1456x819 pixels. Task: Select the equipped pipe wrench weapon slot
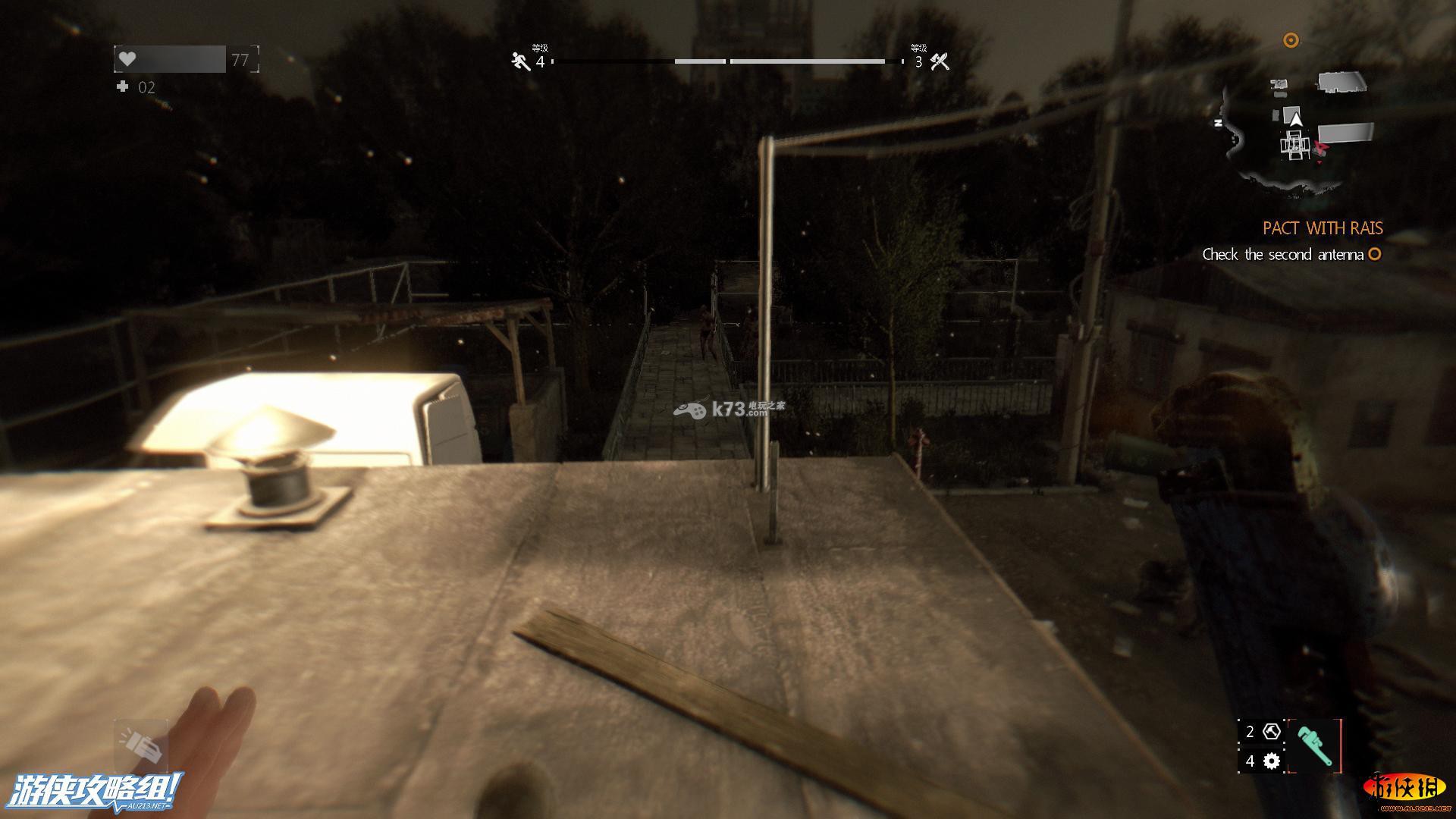[x=1314, y=748]
